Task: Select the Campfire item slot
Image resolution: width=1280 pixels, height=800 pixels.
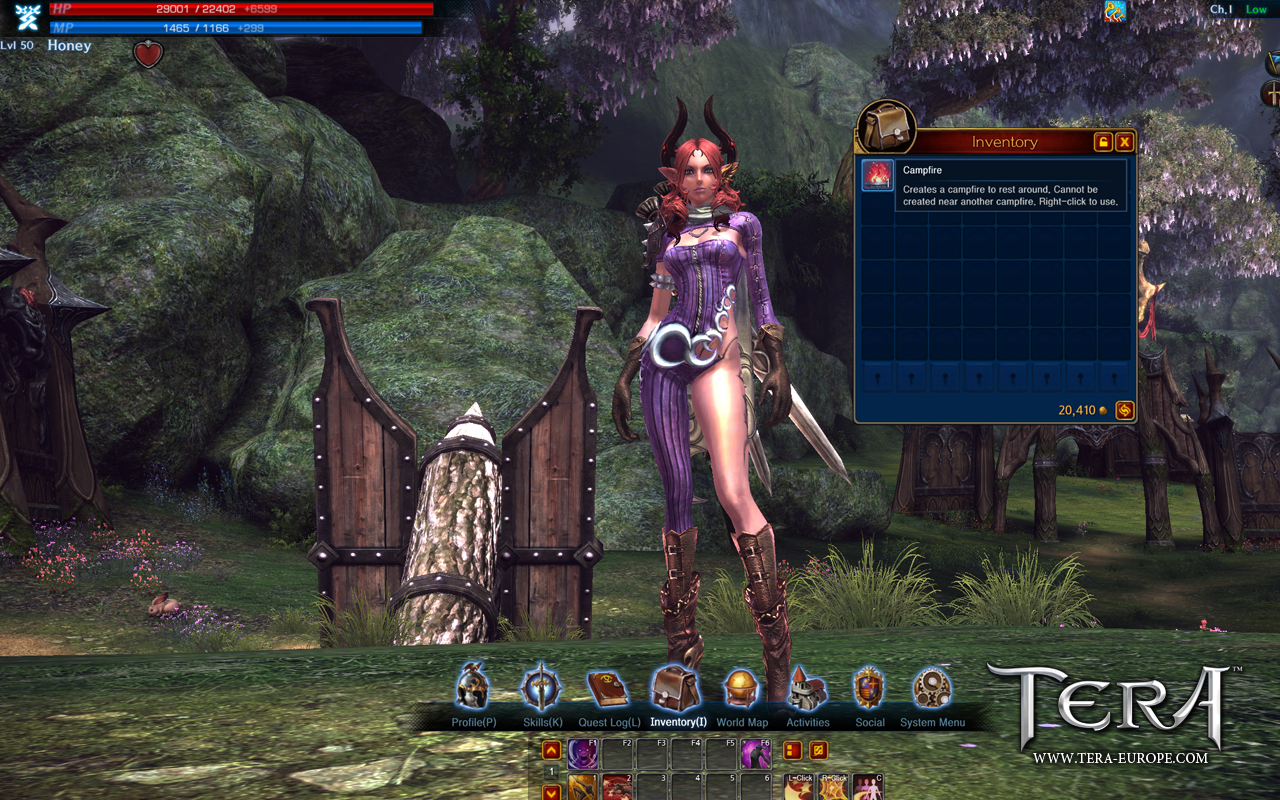Action: (878, 176)
